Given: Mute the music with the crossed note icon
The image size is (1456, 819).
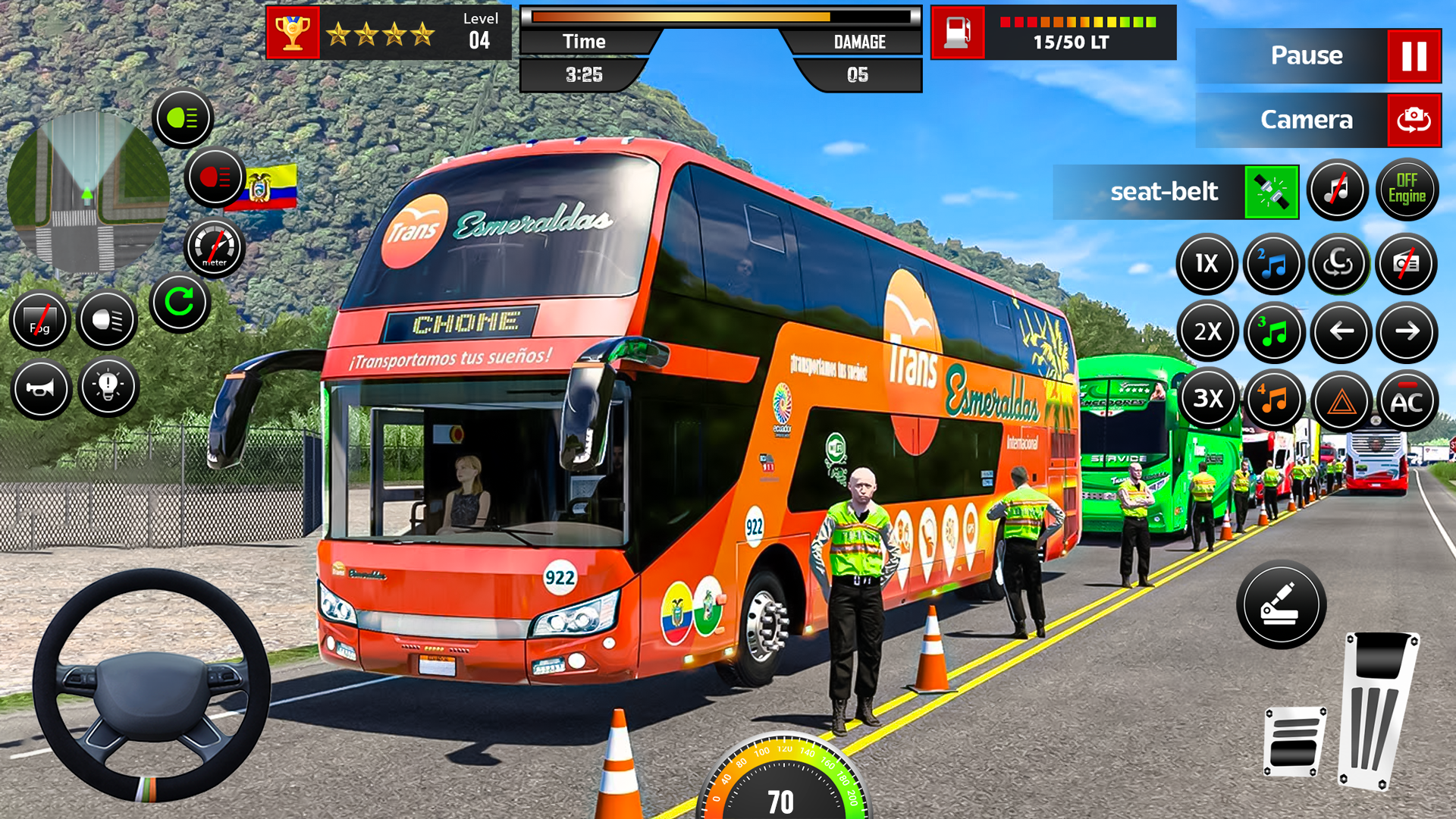Looking at the screenshot, I should [1338, 190].
